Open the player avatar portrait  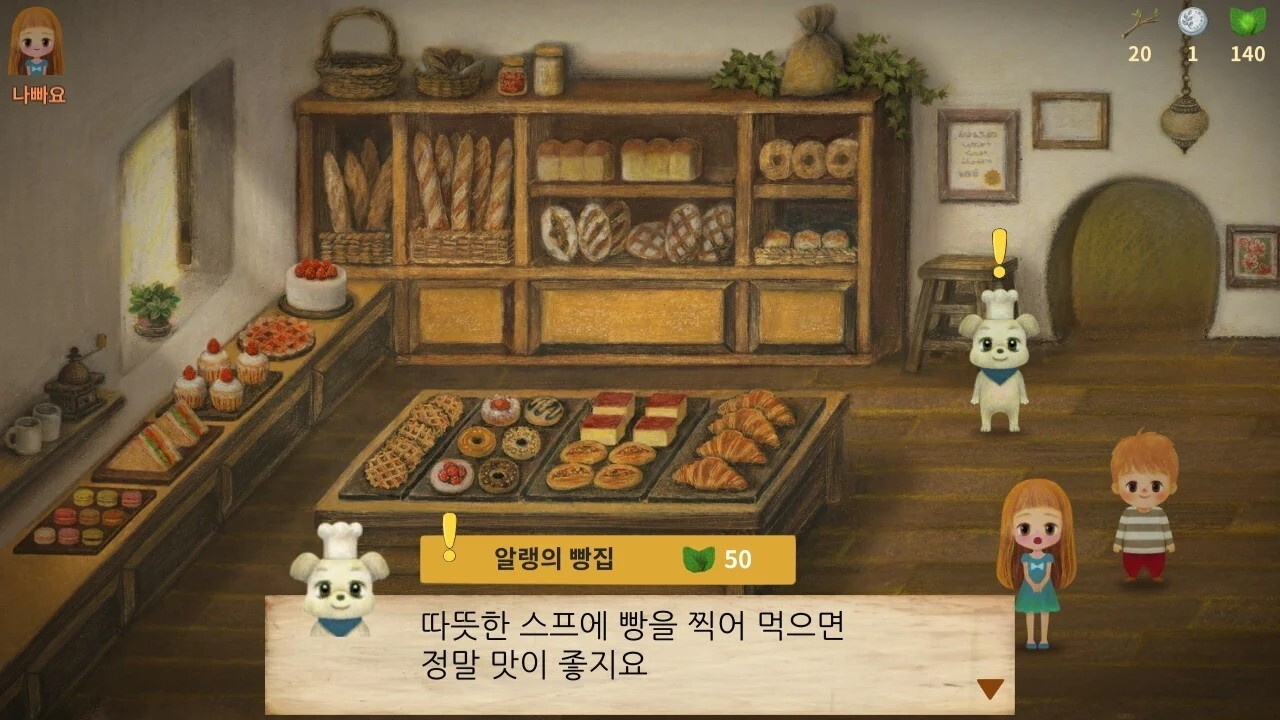(37, 42)
